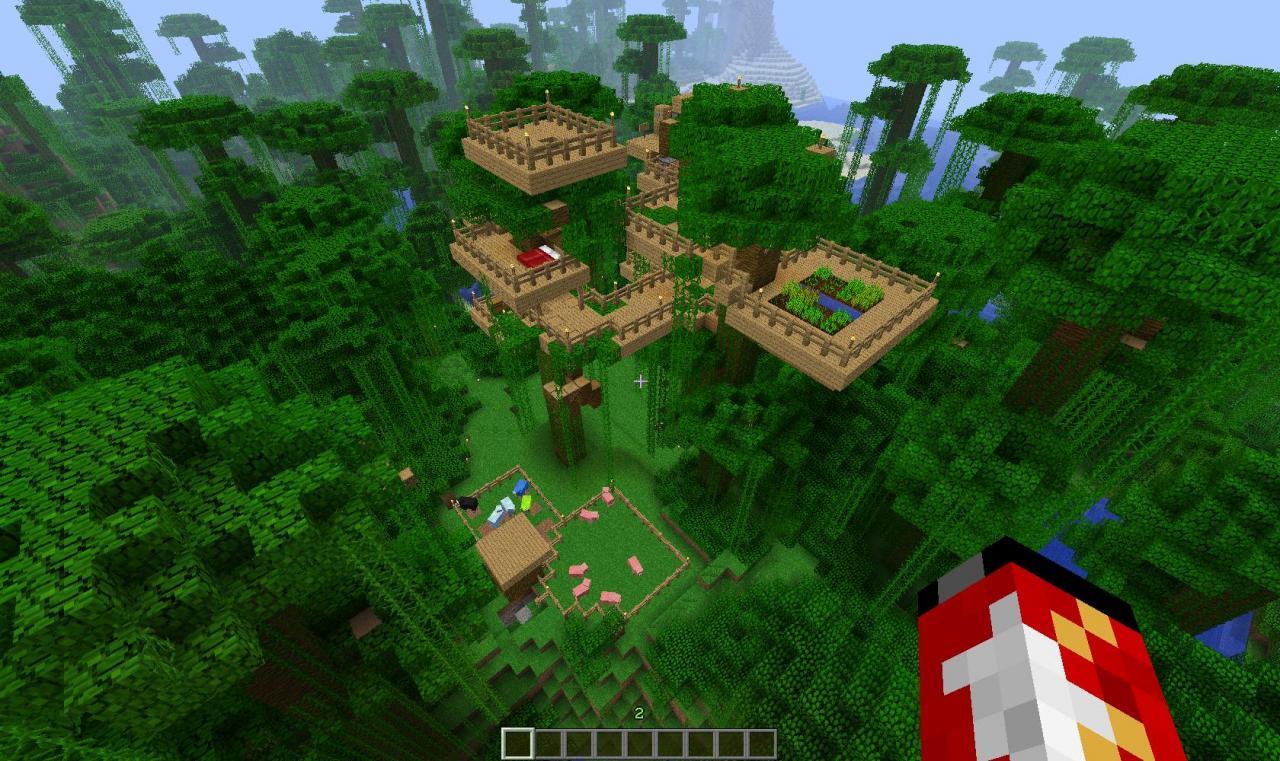Select the fourth hotbar slot

(x=610, y=742)
